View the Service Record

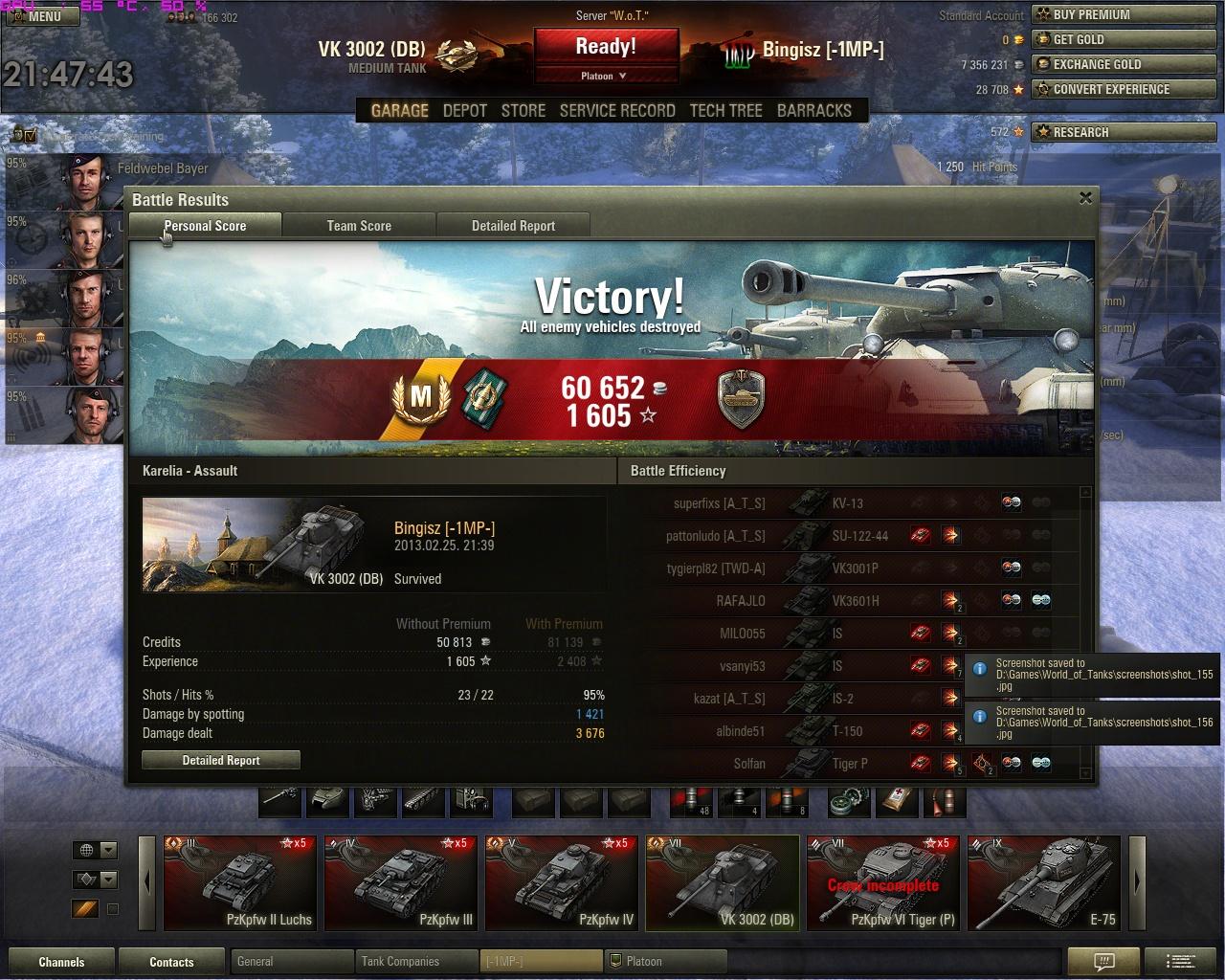click(617, 110)
